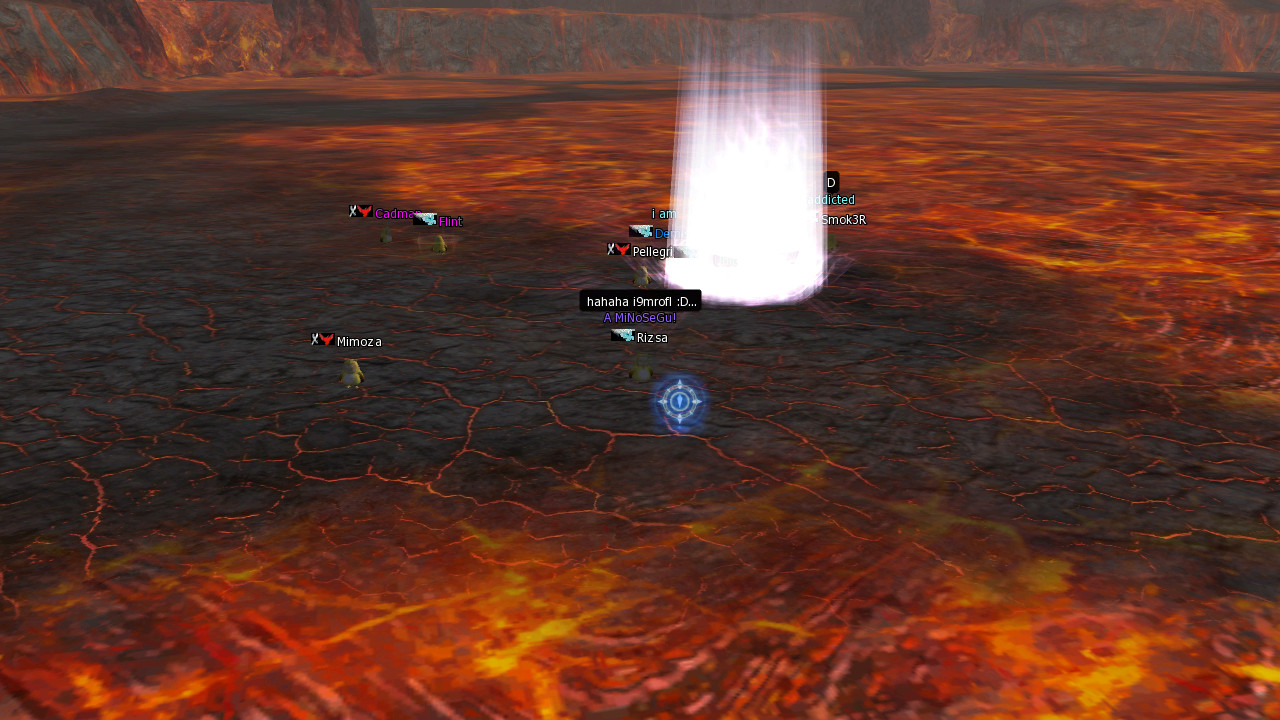This screenshot has height=720, width=1280.
Task: Choose the Smok3R nameplate
Action: tap(843, 220)
